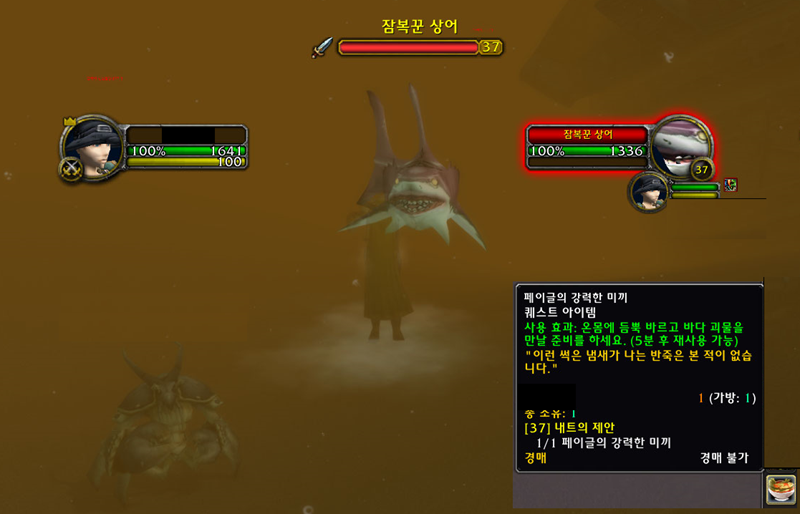800x514 pixels.
Task: Click the 잠복꾼 상어 nameplate health bar
Action: [408, 47]
